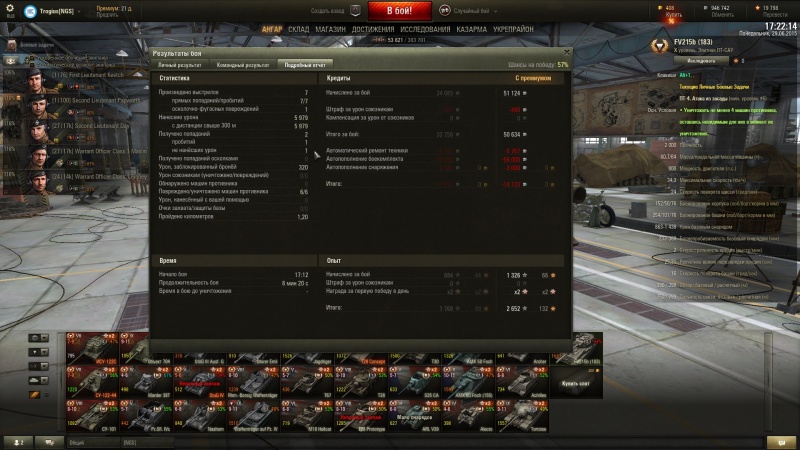Switch to the Личный результат tab

pyautogui.click(x=181, y=64)
